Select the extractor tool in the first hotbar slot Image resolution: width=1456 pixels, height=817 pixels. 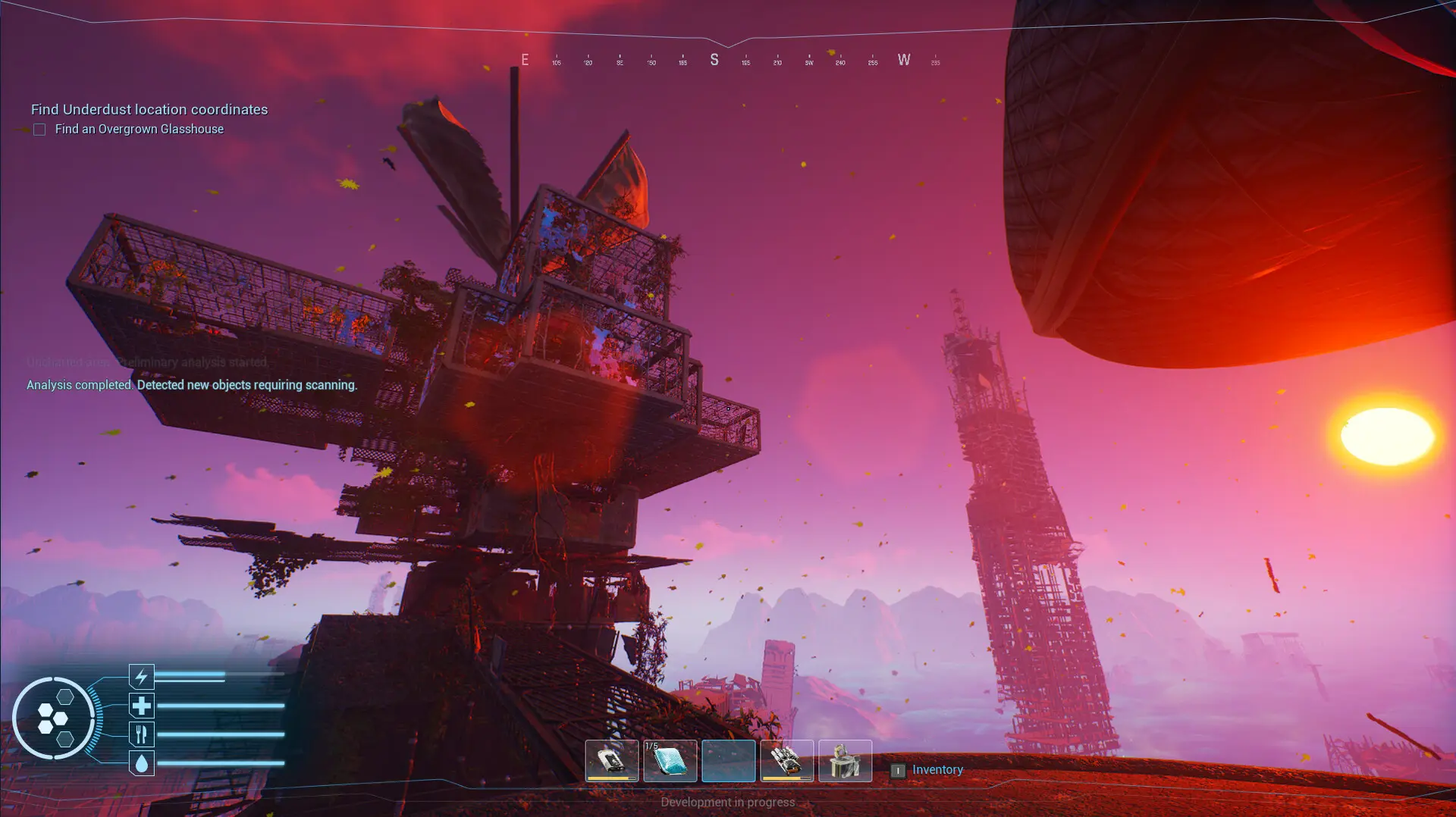(x=613, y=761)
